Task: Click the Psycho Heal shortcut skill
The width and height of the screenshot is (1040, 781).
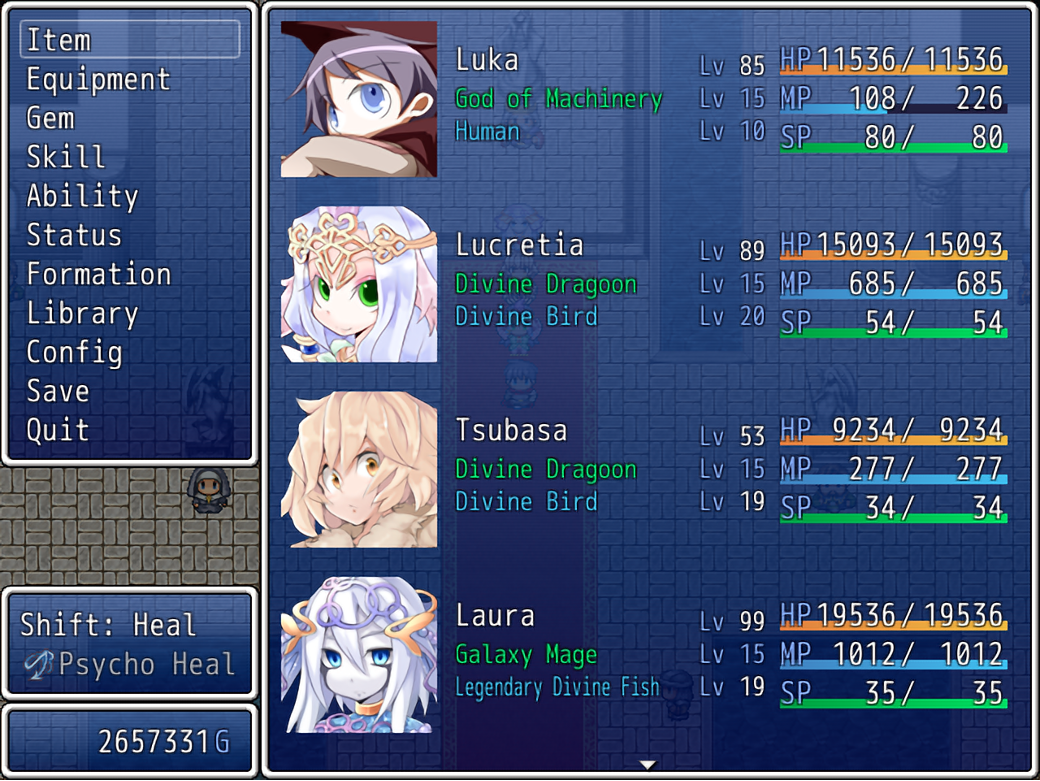Action: click(134, 664)
